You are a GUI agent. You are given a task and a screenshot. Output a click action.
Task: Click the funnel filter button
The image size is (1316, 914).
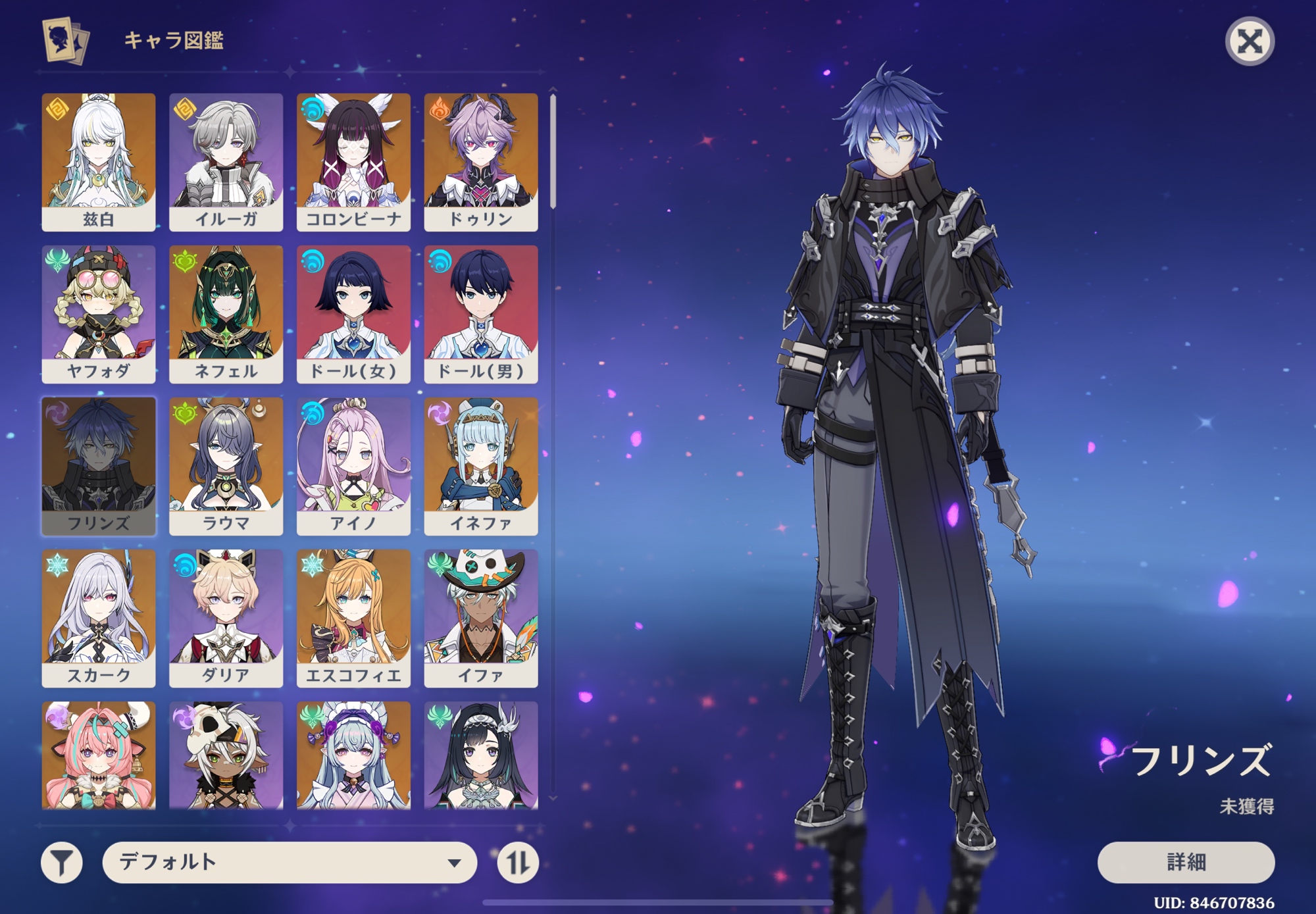[62, 862]
